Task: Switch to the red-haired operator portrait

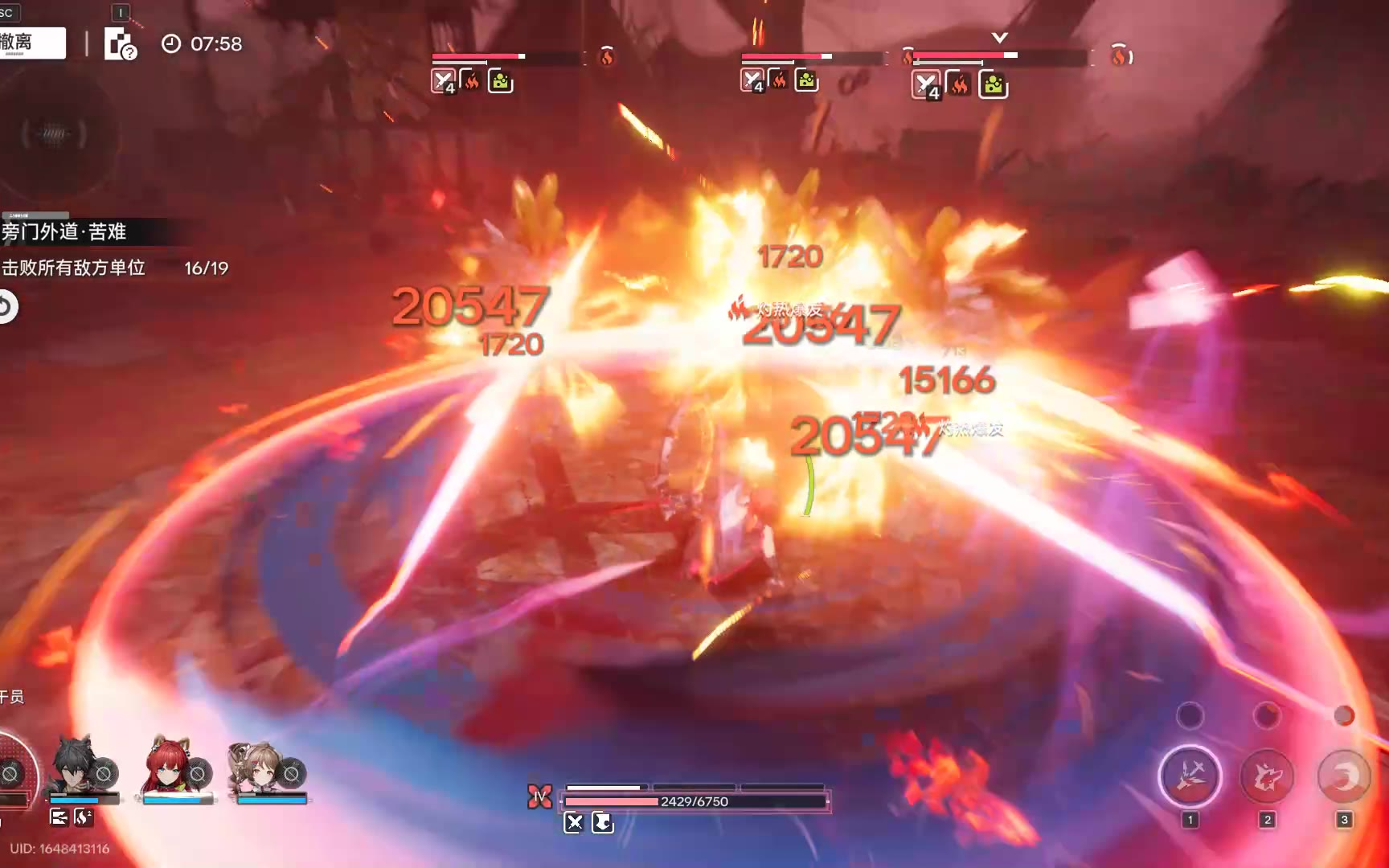Action: click(167, 768)
